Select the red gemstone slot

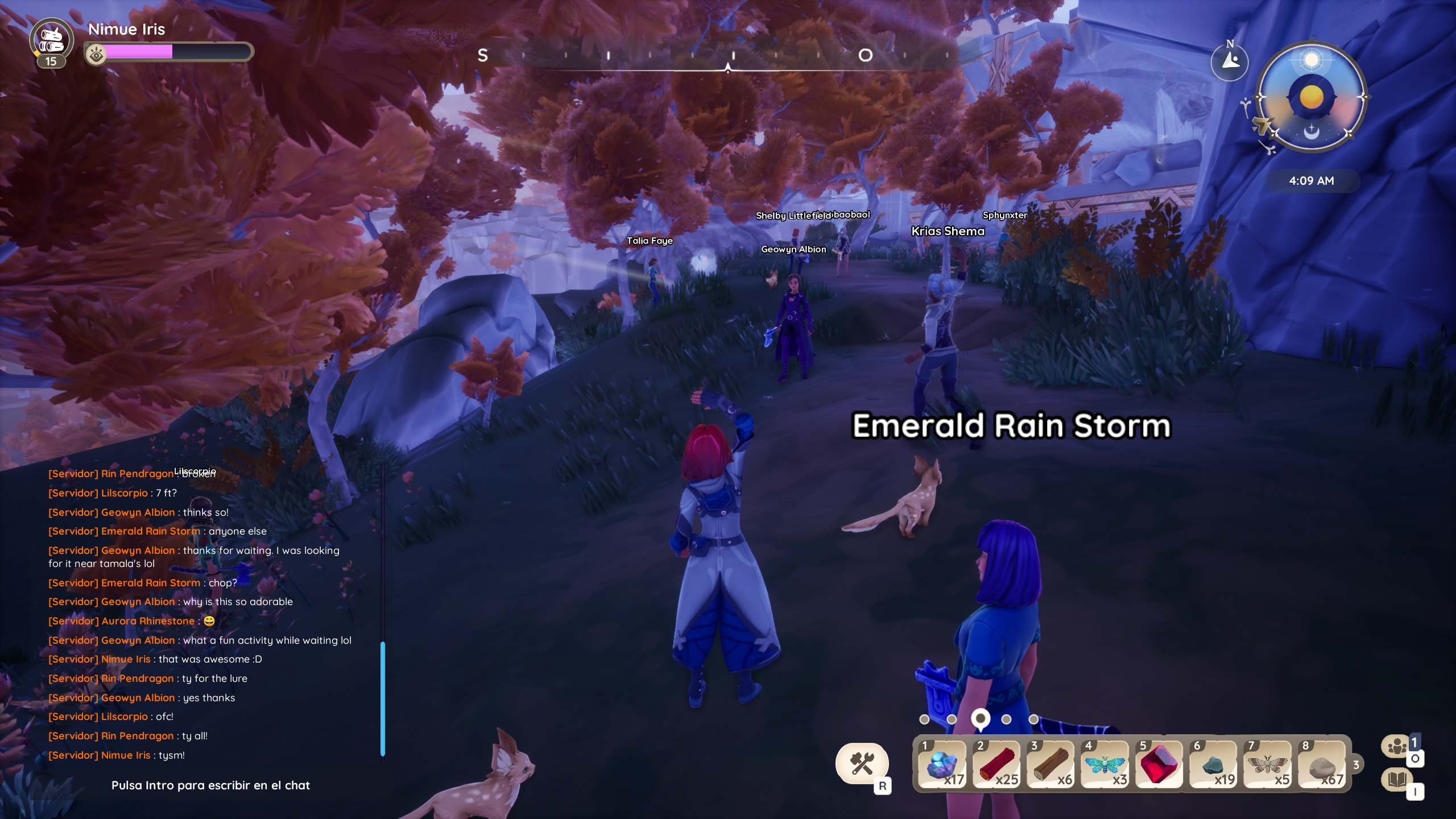coord(1159,765)
